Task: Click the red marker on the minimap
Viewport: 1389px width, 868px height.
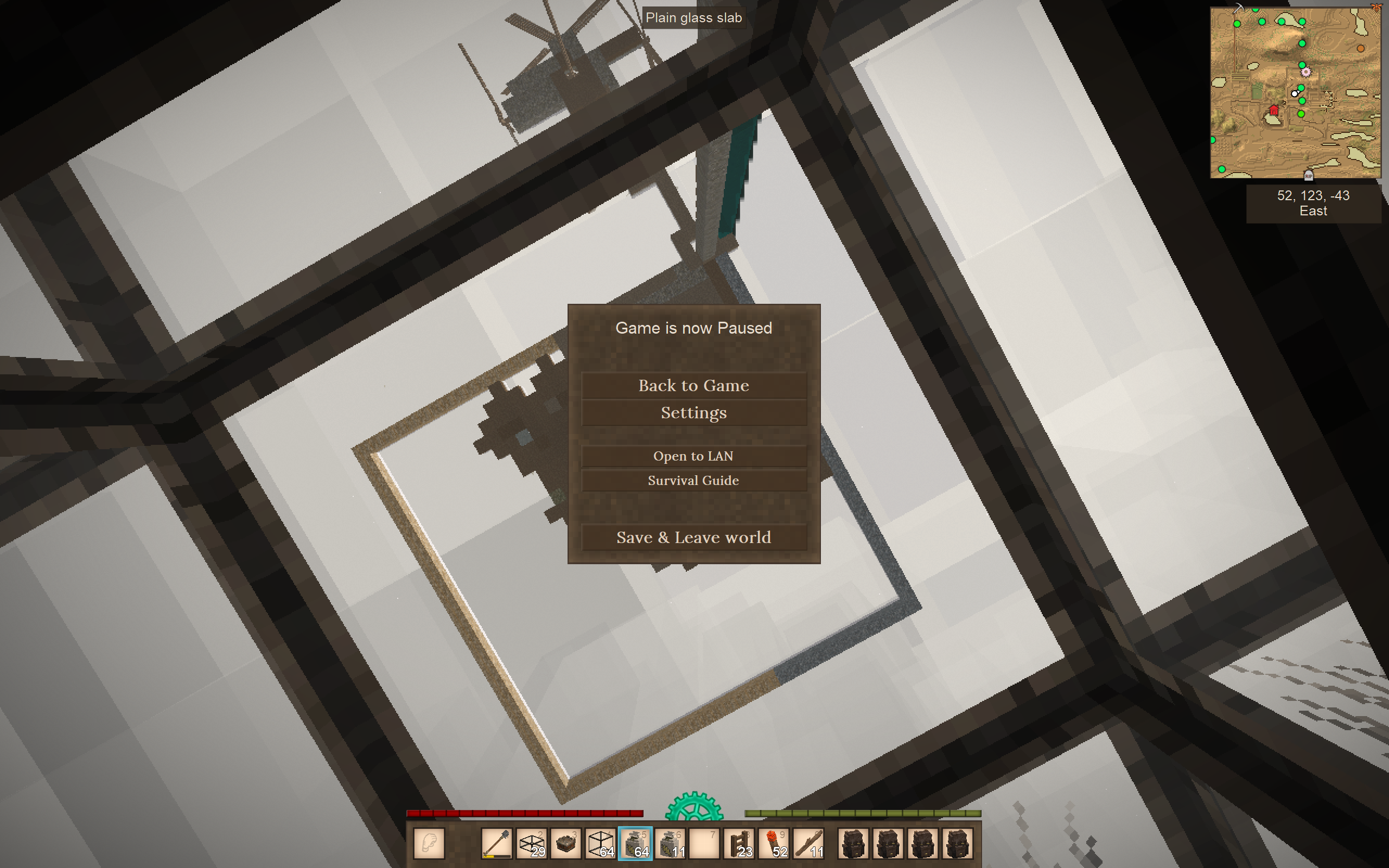Action: point(1273,110)
